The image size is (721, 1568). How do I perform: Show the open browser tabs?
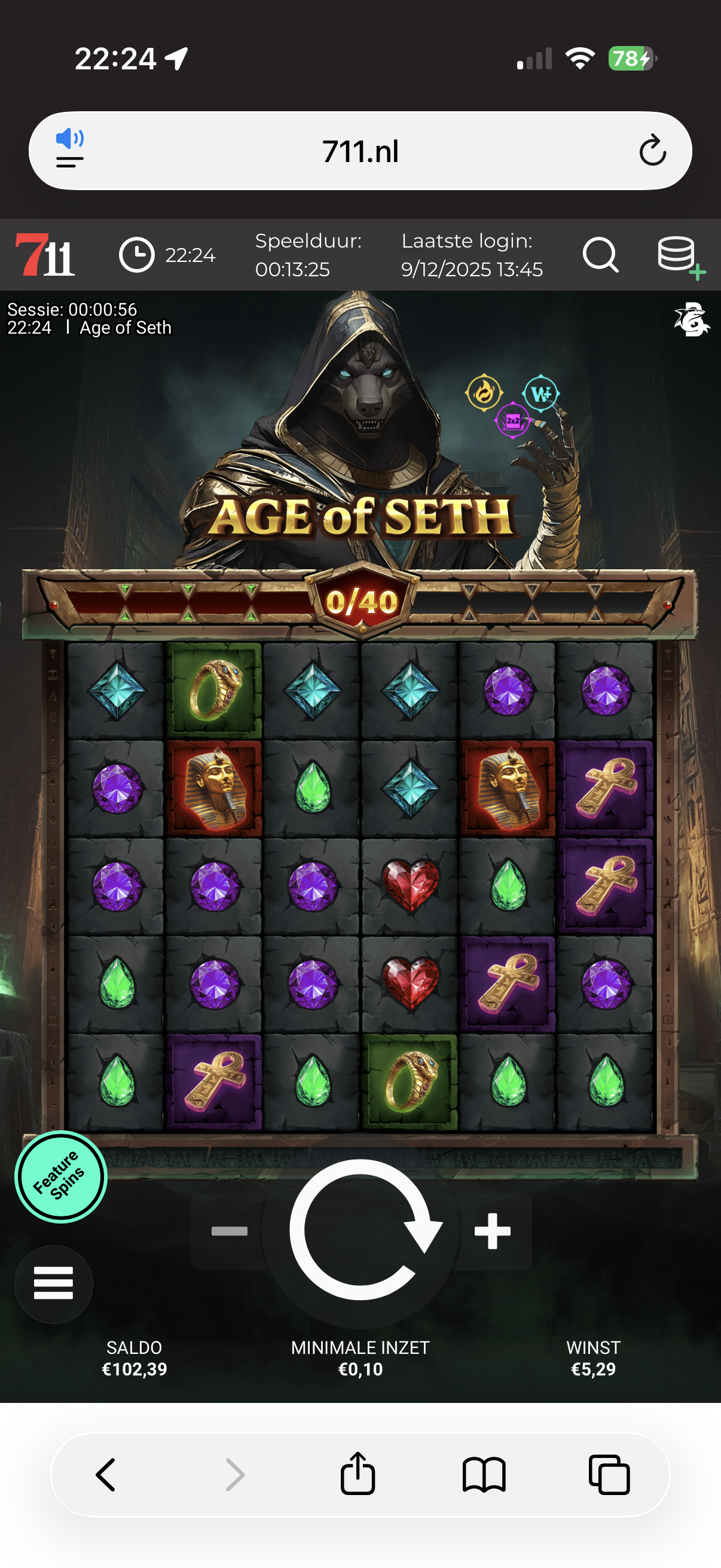point(609,1474)
